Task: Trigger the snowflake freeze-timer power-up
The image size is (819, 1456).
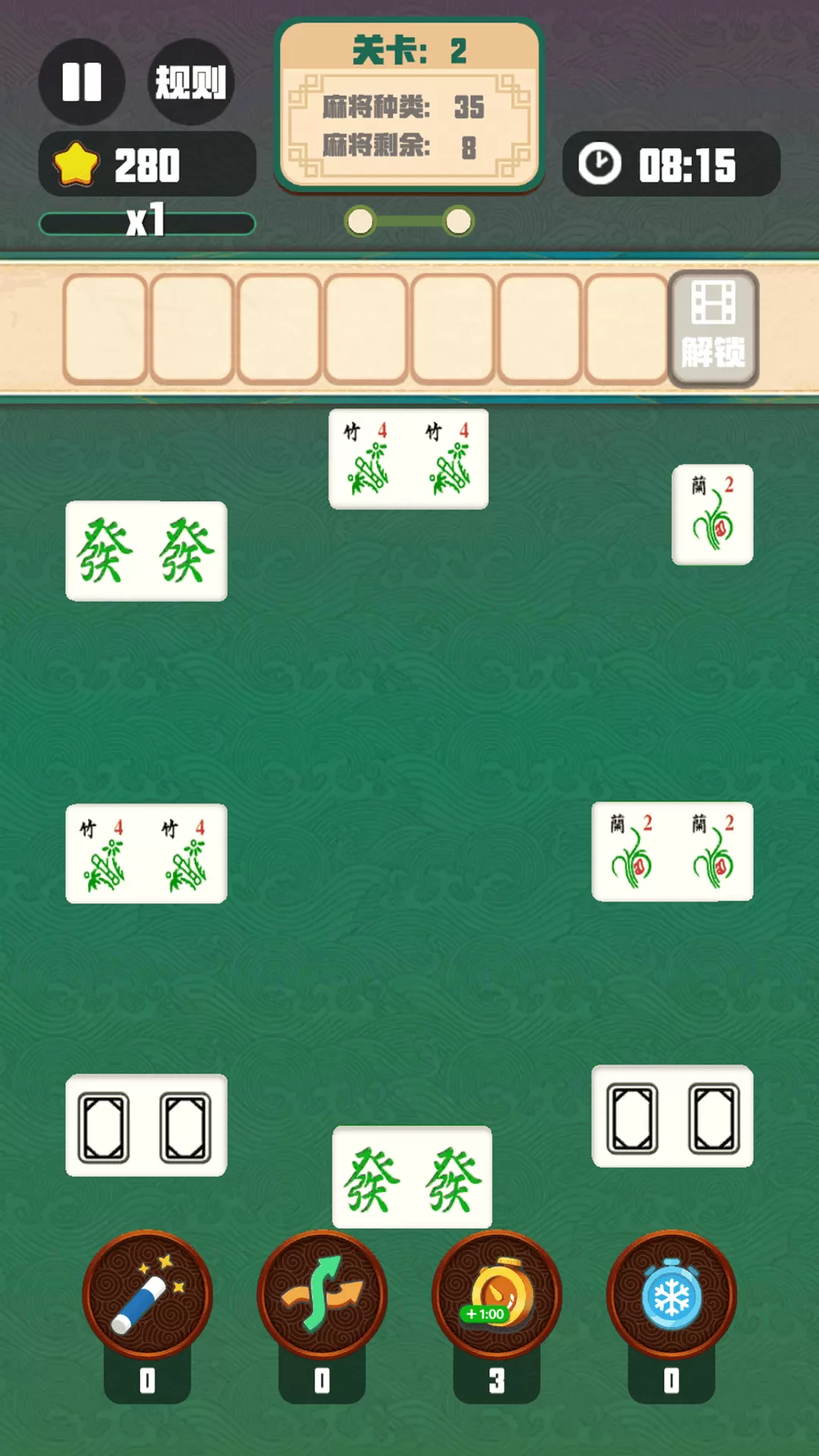Action: 671,1295
